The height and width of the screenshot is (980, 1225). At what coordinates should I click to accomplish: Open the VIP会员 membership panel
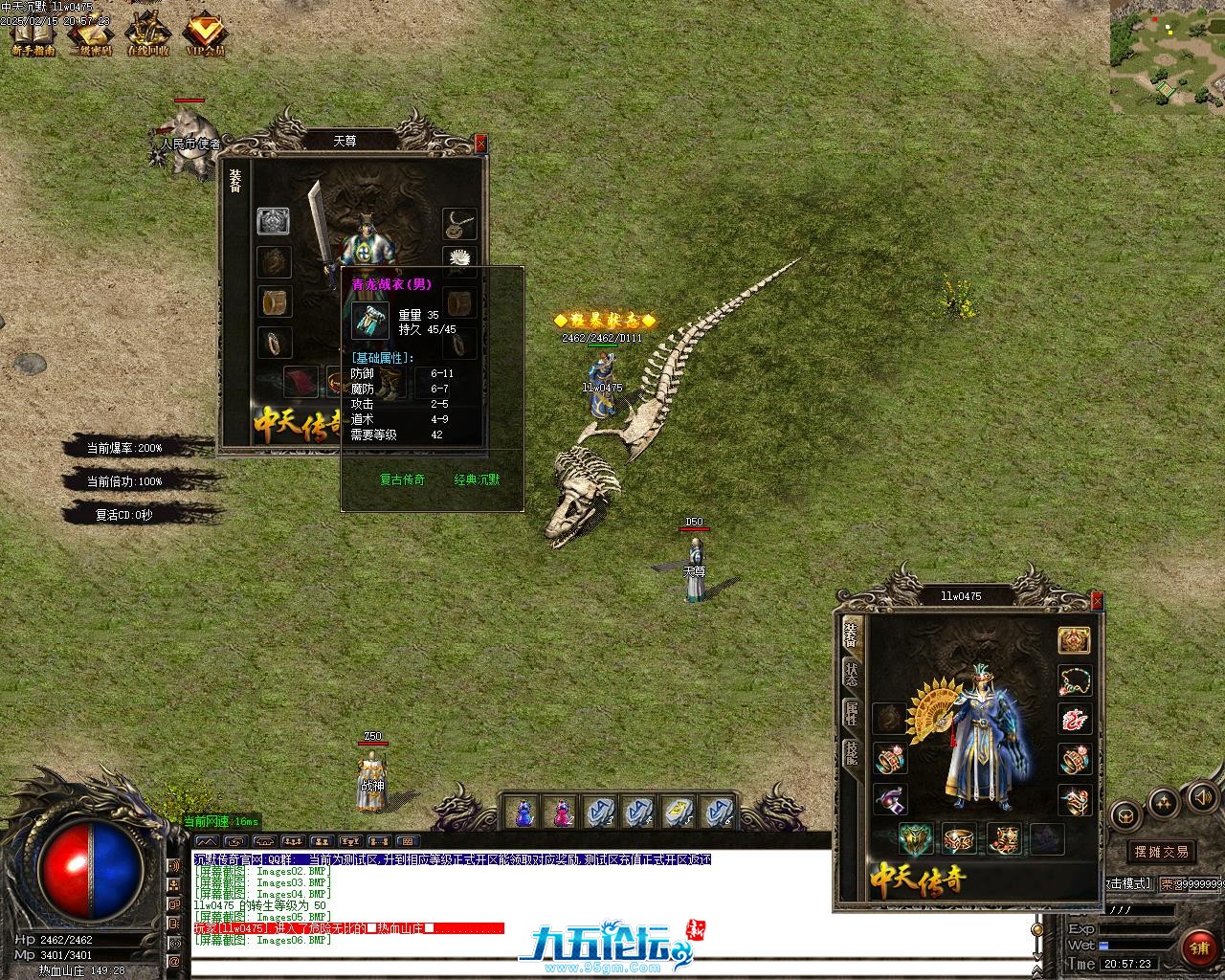(205, 35)
